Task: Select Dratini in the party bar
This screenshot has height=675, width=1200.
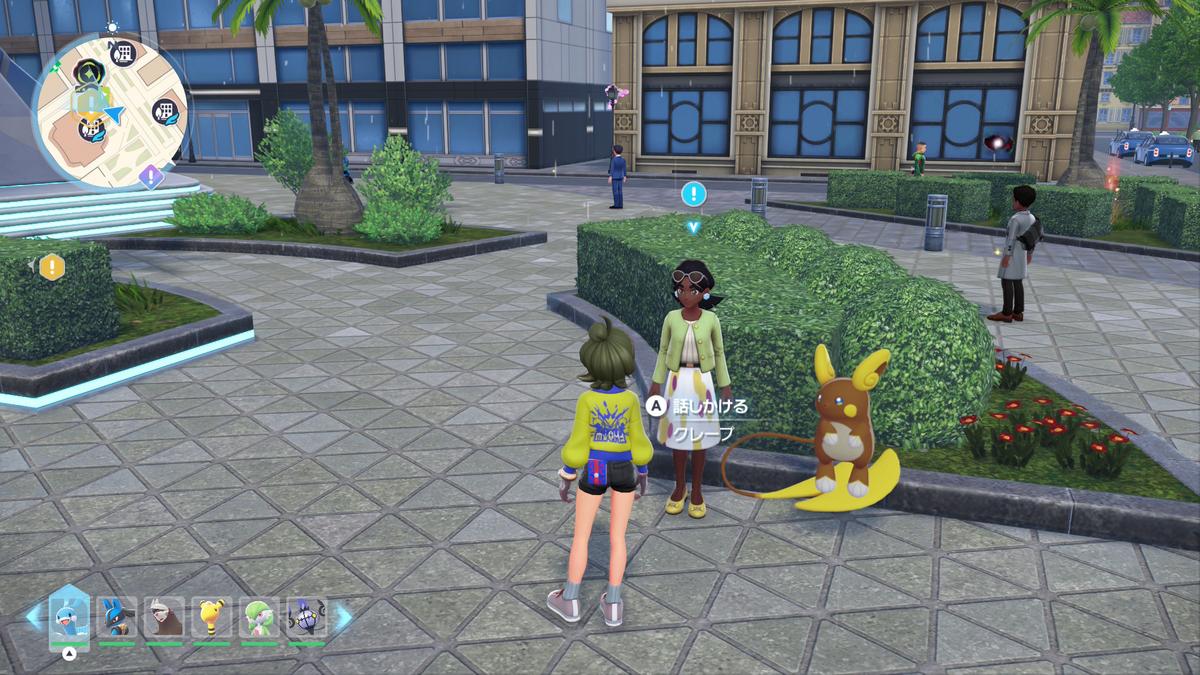Action: (69, 617)
